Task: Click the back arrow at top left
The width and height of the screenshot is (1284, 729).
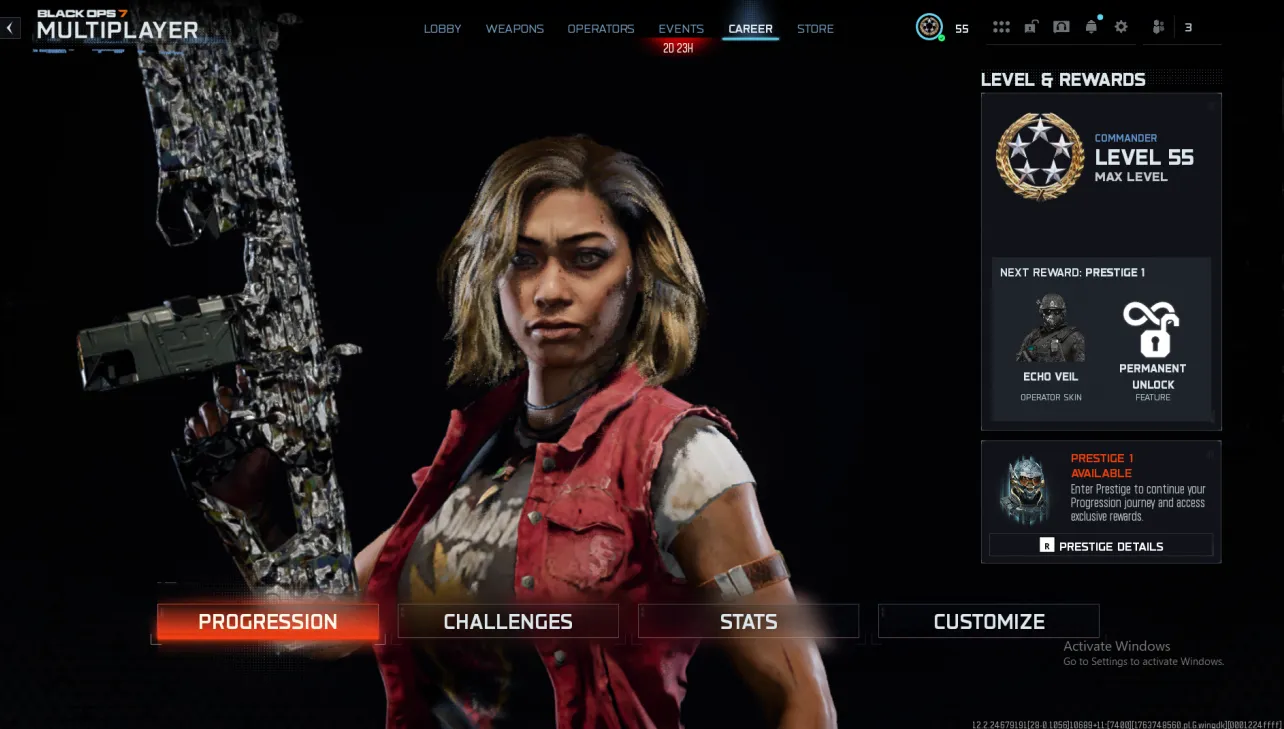Action: point(10,27)
